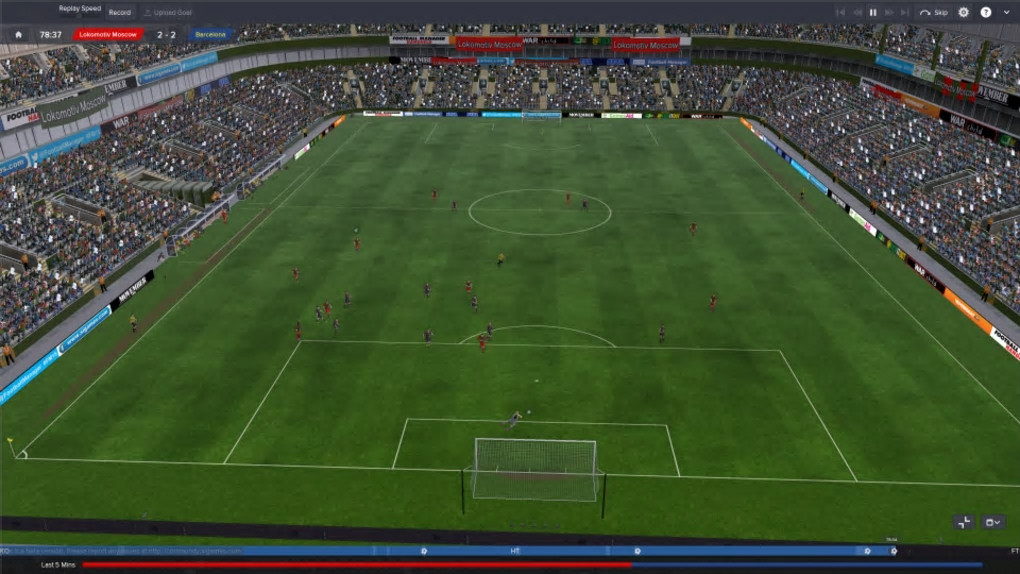Pause the match replay
The height and width of the screenshot is (574, 1020).
872,12
